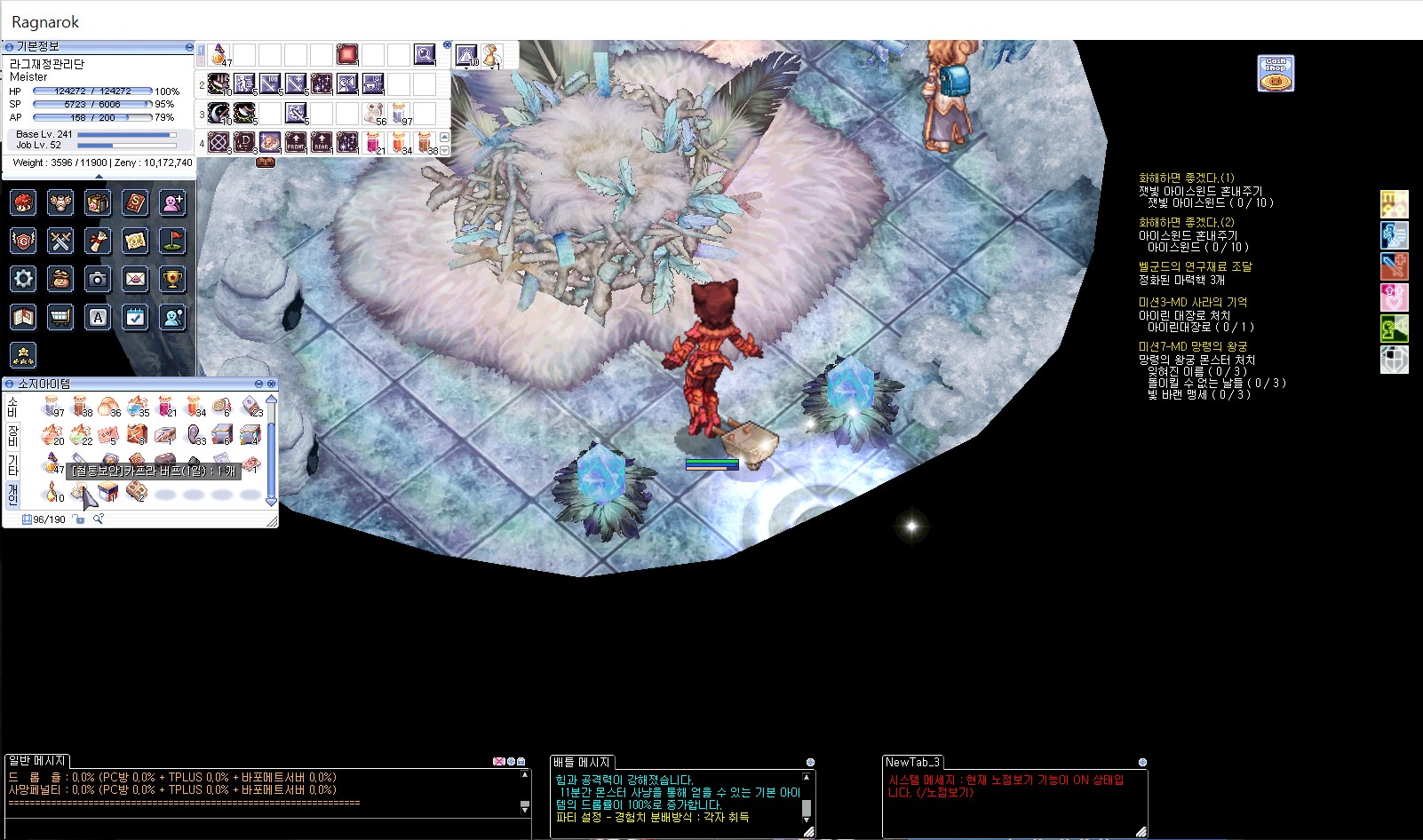This screenshot has width=1423, height=840.
Task: Select the 화해하면 좋겠다.(1) quest entry
Action: (1186, 178)
